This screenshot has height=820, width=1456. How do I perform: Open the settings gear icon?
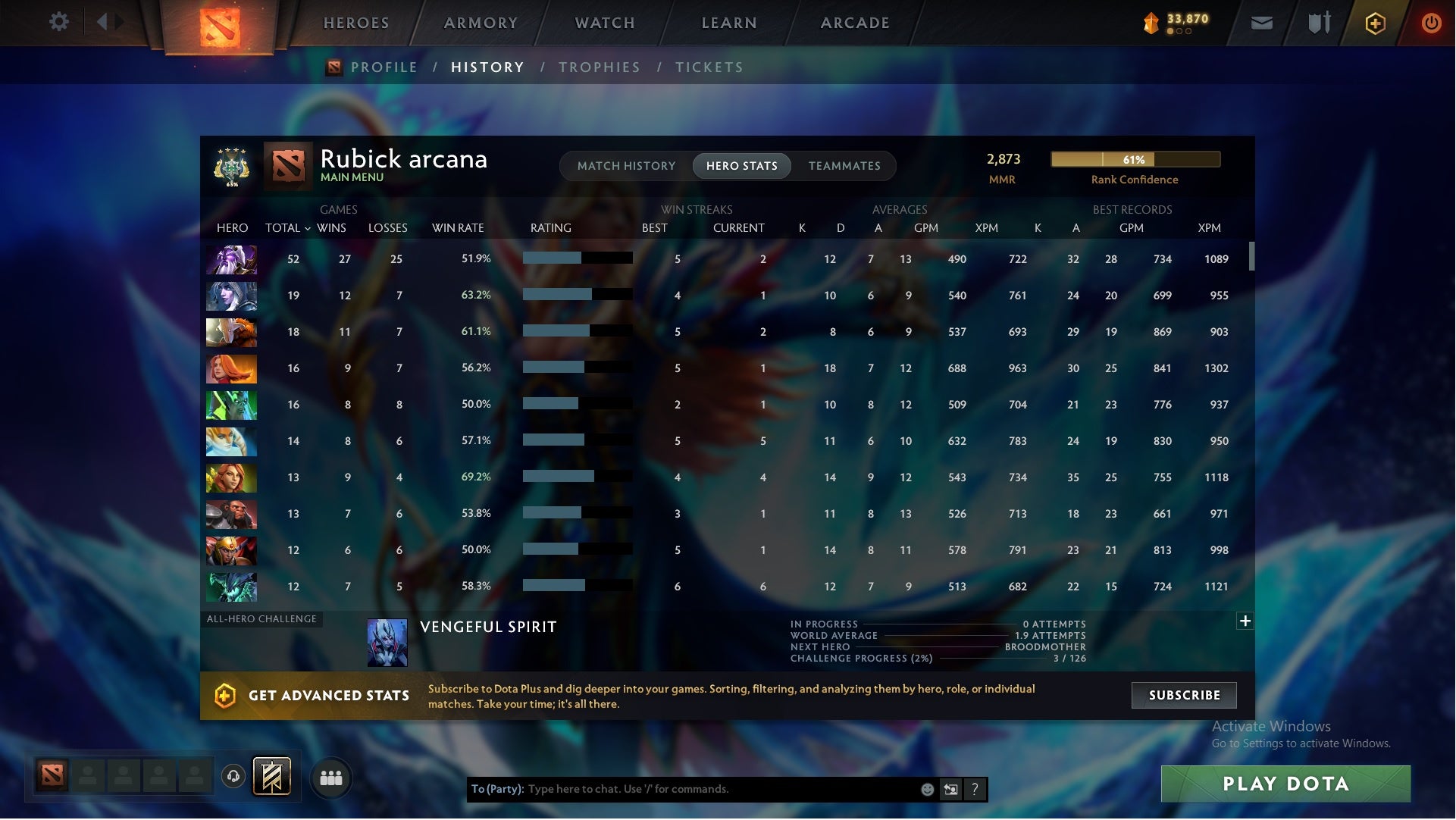(x=59, y=22)
